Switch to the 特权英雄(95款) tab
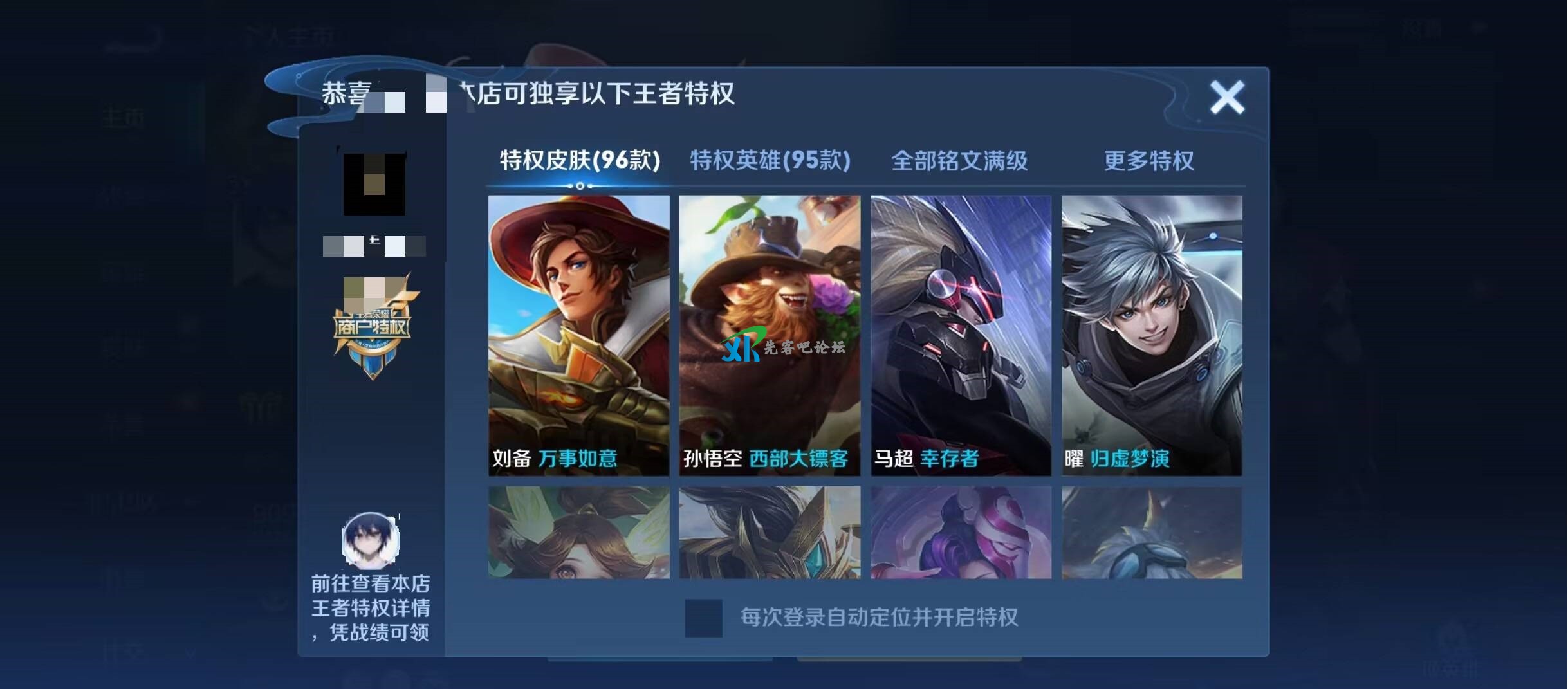The height and width of the screenshot is (689, 1568). click(769, 162)
